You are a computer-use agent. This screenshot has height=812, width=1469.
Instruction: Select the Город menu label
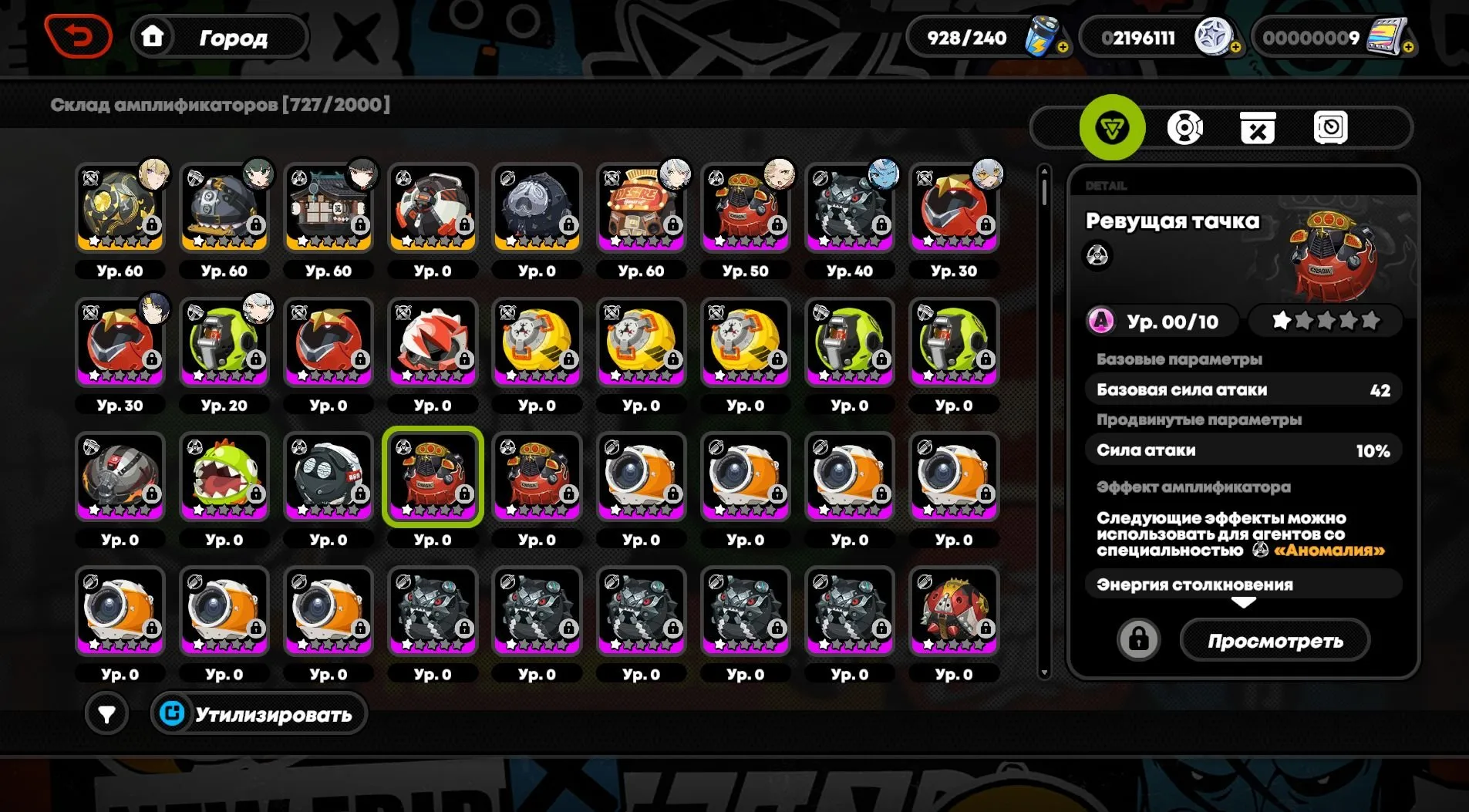click(231, 36)
